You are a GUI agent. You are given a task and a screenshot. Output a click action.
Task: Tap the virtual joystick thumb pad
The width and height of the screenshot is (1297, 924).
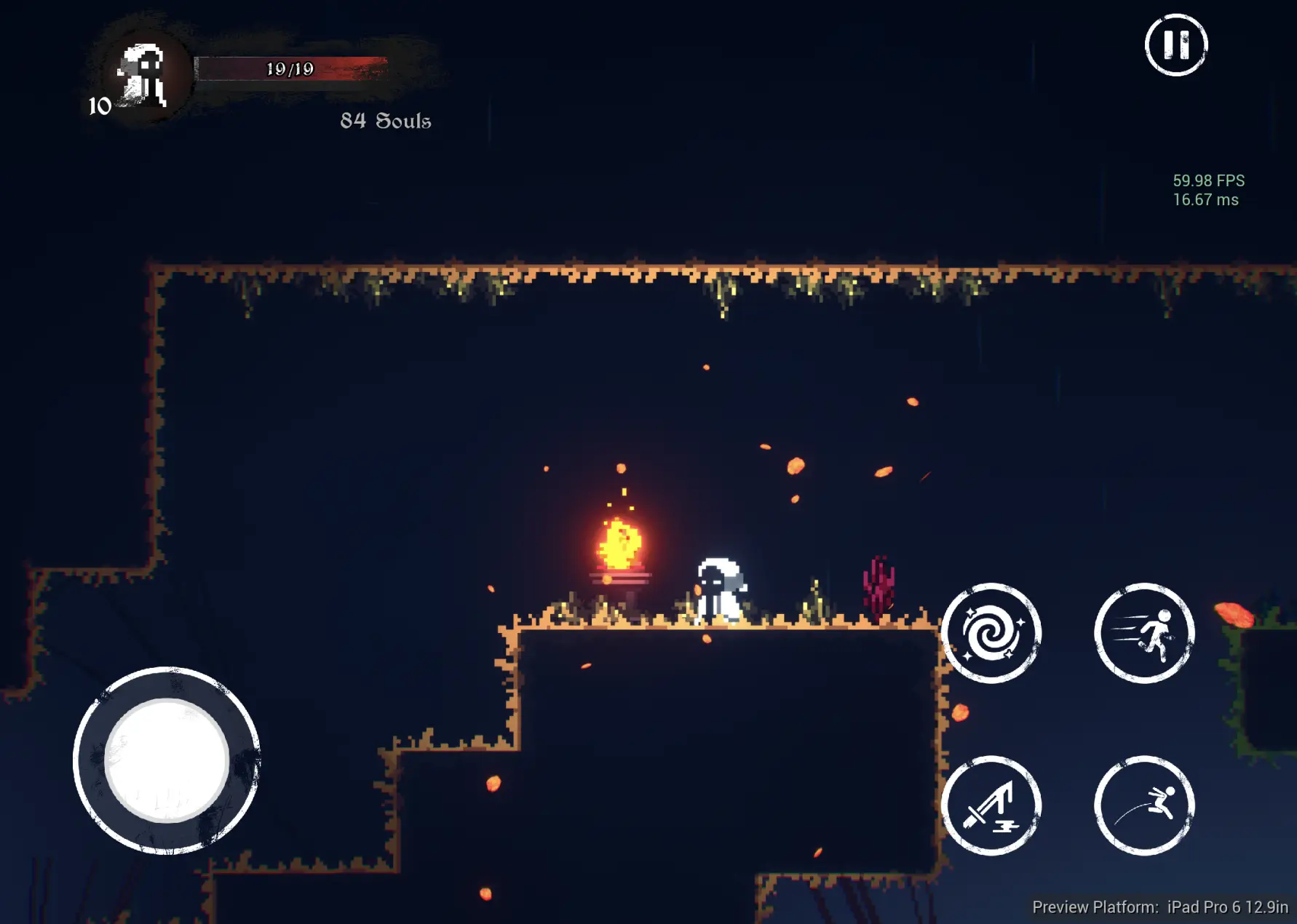(167, 760)
